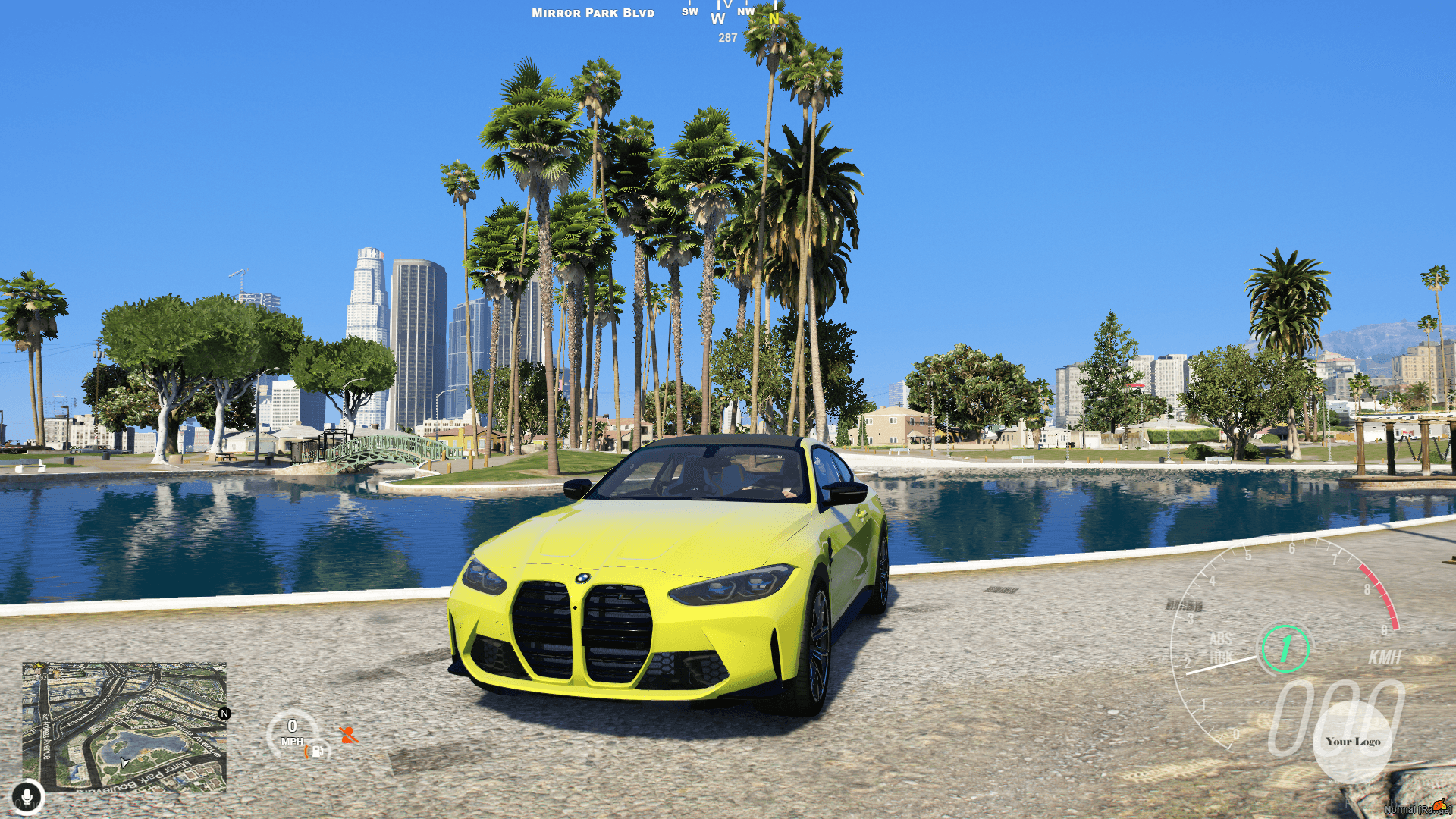Click the orange fuel level arc indicator
The height and width of the screenshot is (819, 1456).
pos(306,752)
